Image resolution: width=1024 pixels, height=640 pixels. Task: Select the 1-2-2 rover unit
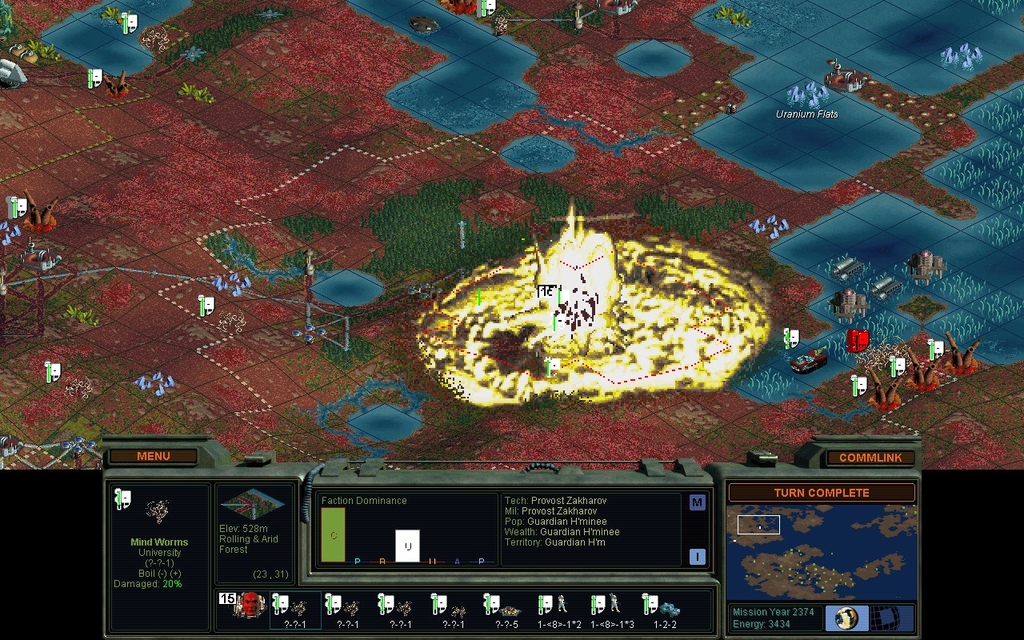coord(665,608)
